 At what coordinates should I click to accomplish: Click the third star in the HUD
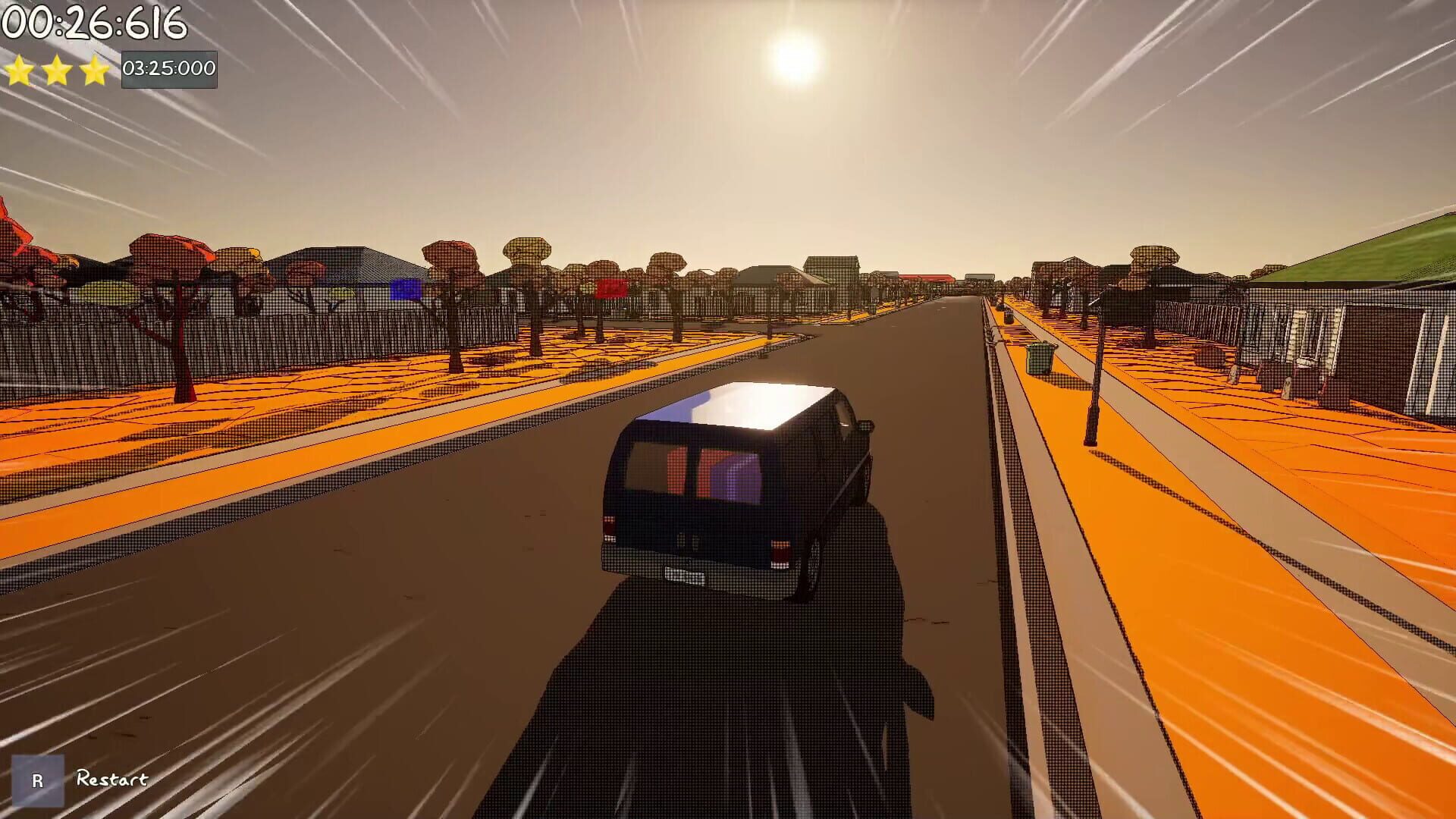[x=93, y=70]
